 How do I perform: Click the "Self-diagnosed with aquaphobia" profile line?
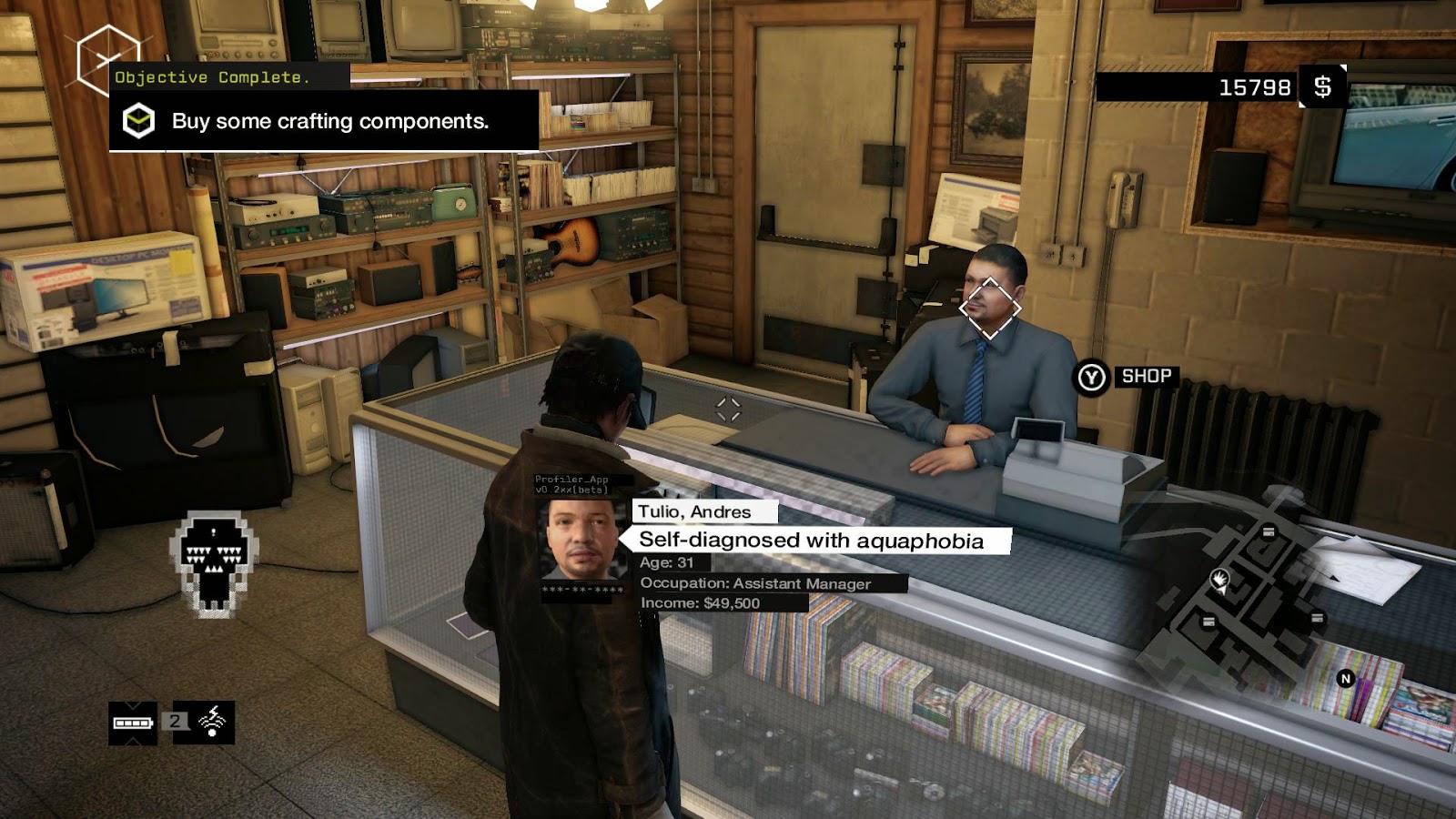click(811, 541)
